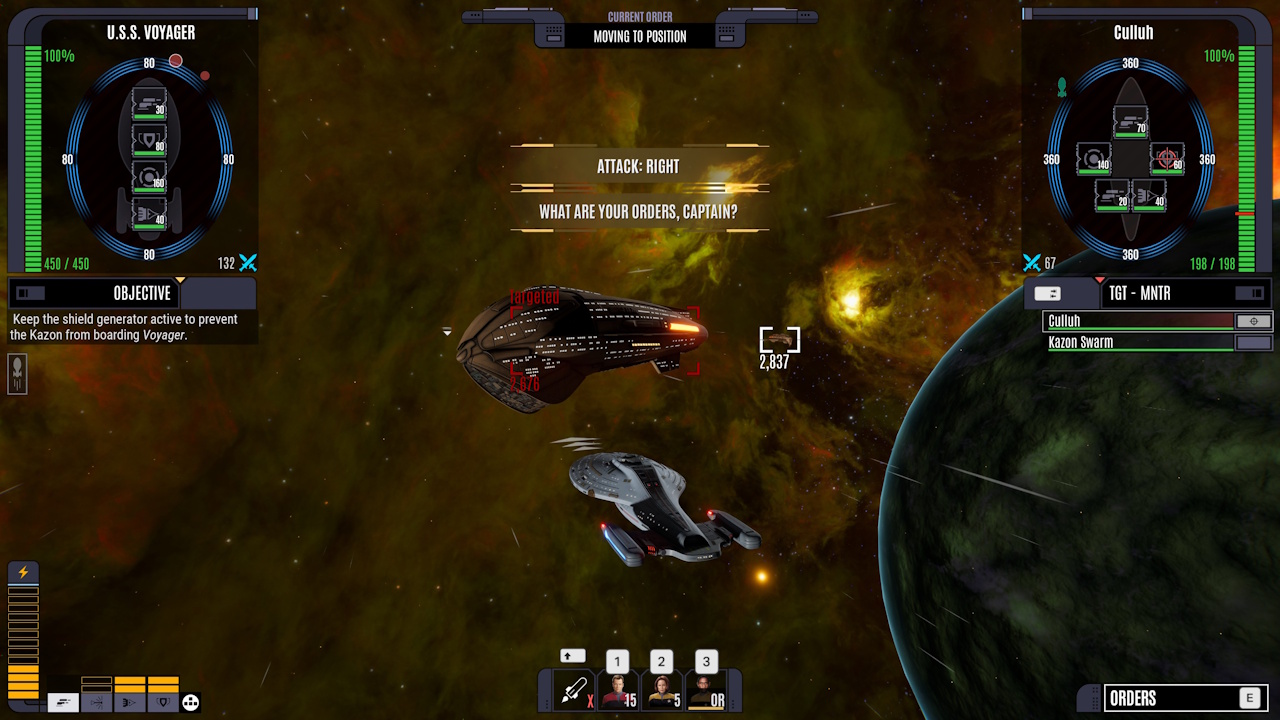The width and height of the screenshot is (1280, 720).
Task: Click the crosshair target button beside Culluh
Action: tap(1254, 321)
